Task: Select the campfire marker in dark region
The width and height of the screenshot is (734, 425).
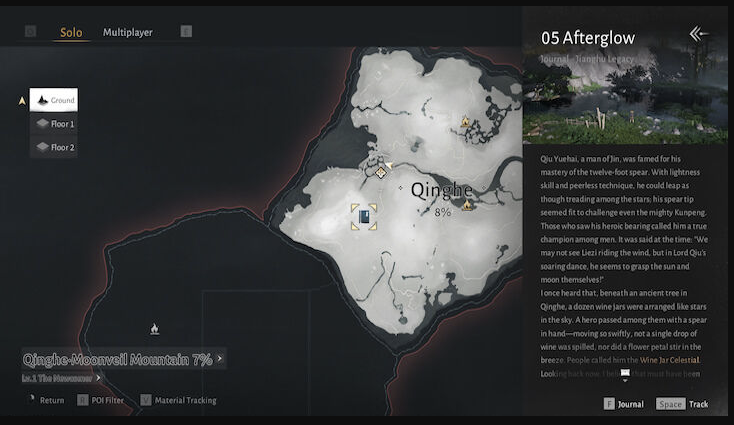Action: [154, 328]
